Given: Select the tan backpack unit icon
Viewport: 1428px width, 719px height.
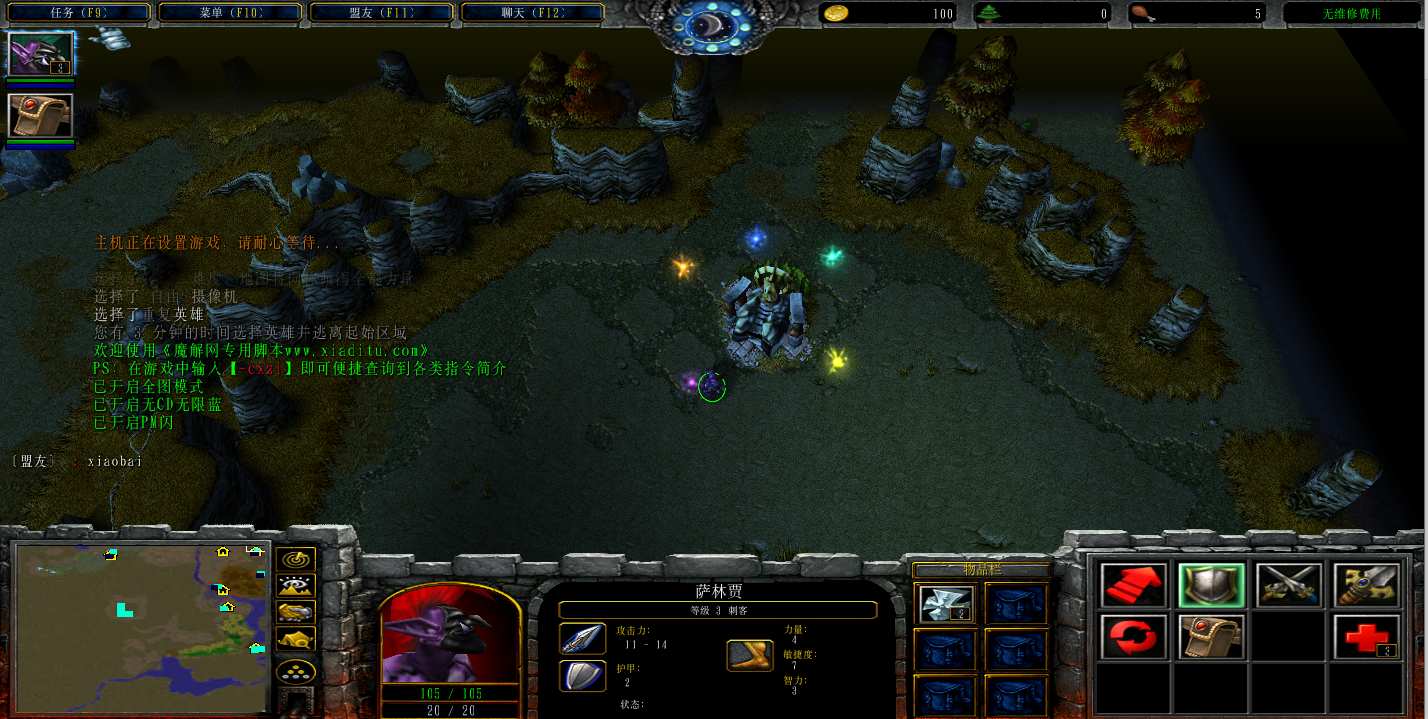Looking at the screenshot, I should [41, 115].
